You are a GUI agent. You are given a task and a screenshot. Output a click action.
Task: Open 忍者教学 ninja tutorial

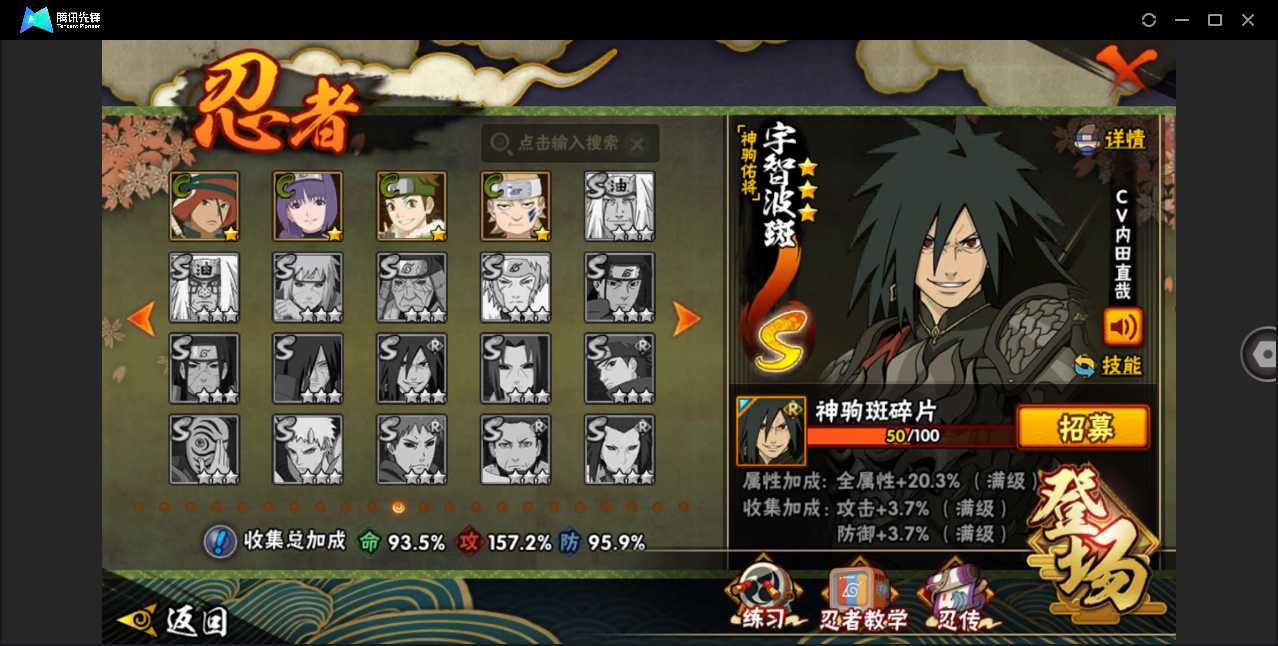862,602
